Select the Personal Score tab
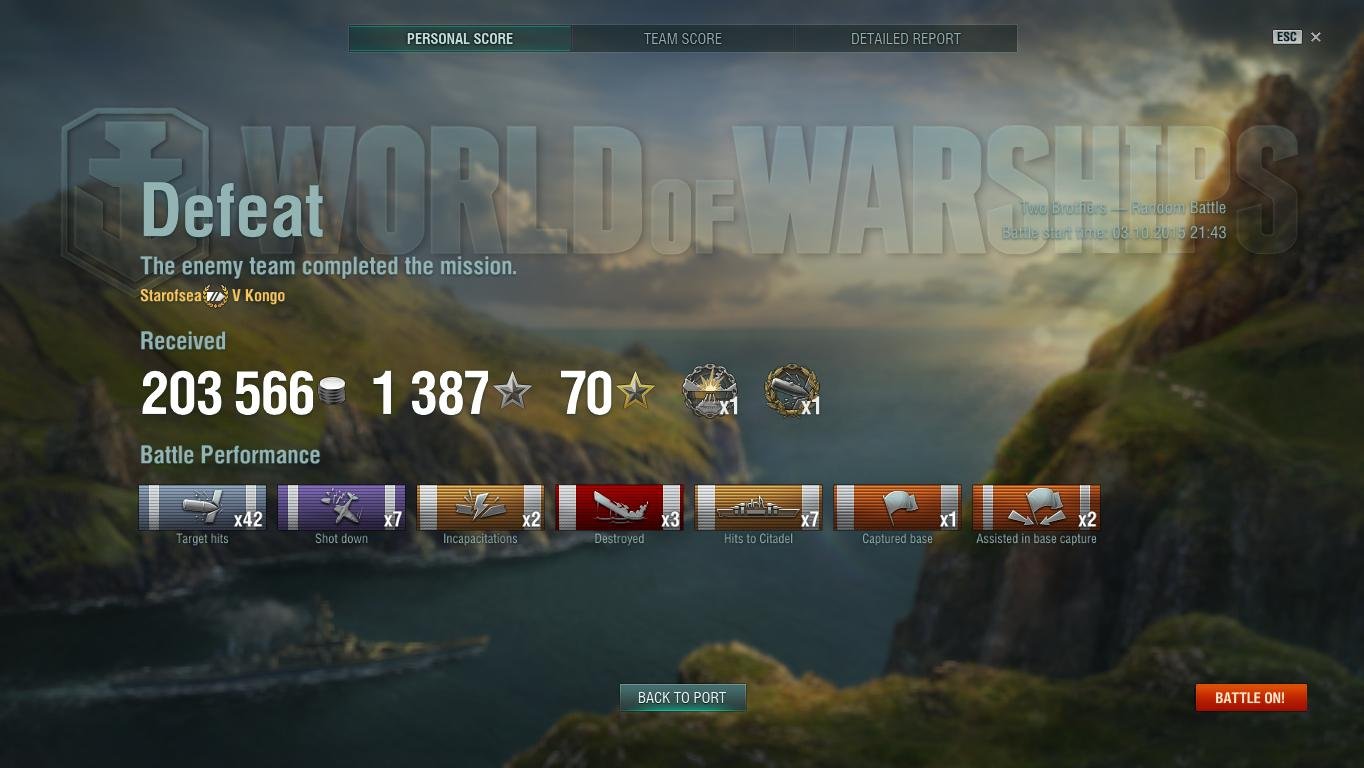This screenshot has height=768, width=1364. [459, 39]
